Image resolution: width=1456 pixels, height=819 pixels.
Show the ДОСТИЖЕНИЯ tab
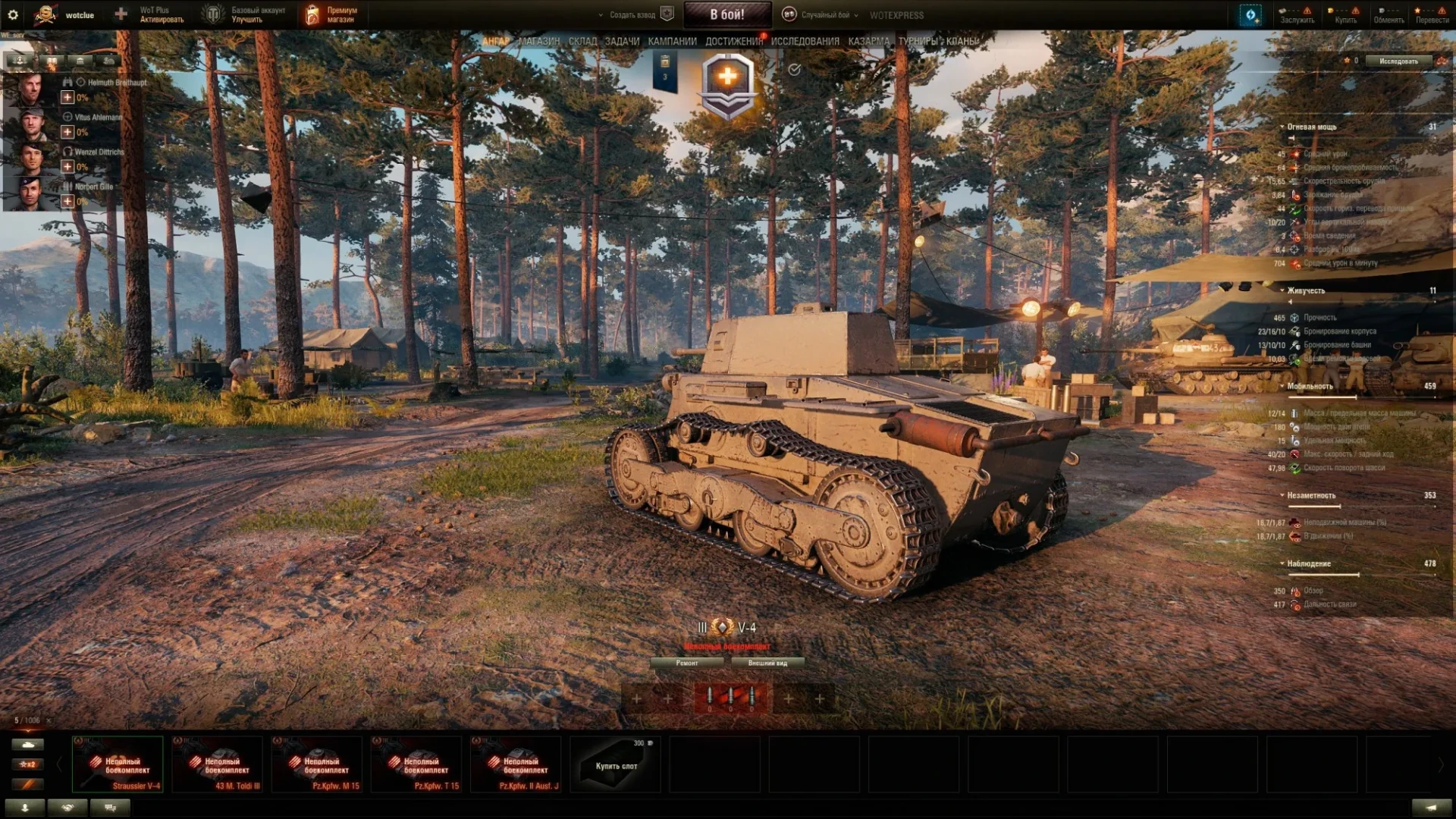pos(733,41)
